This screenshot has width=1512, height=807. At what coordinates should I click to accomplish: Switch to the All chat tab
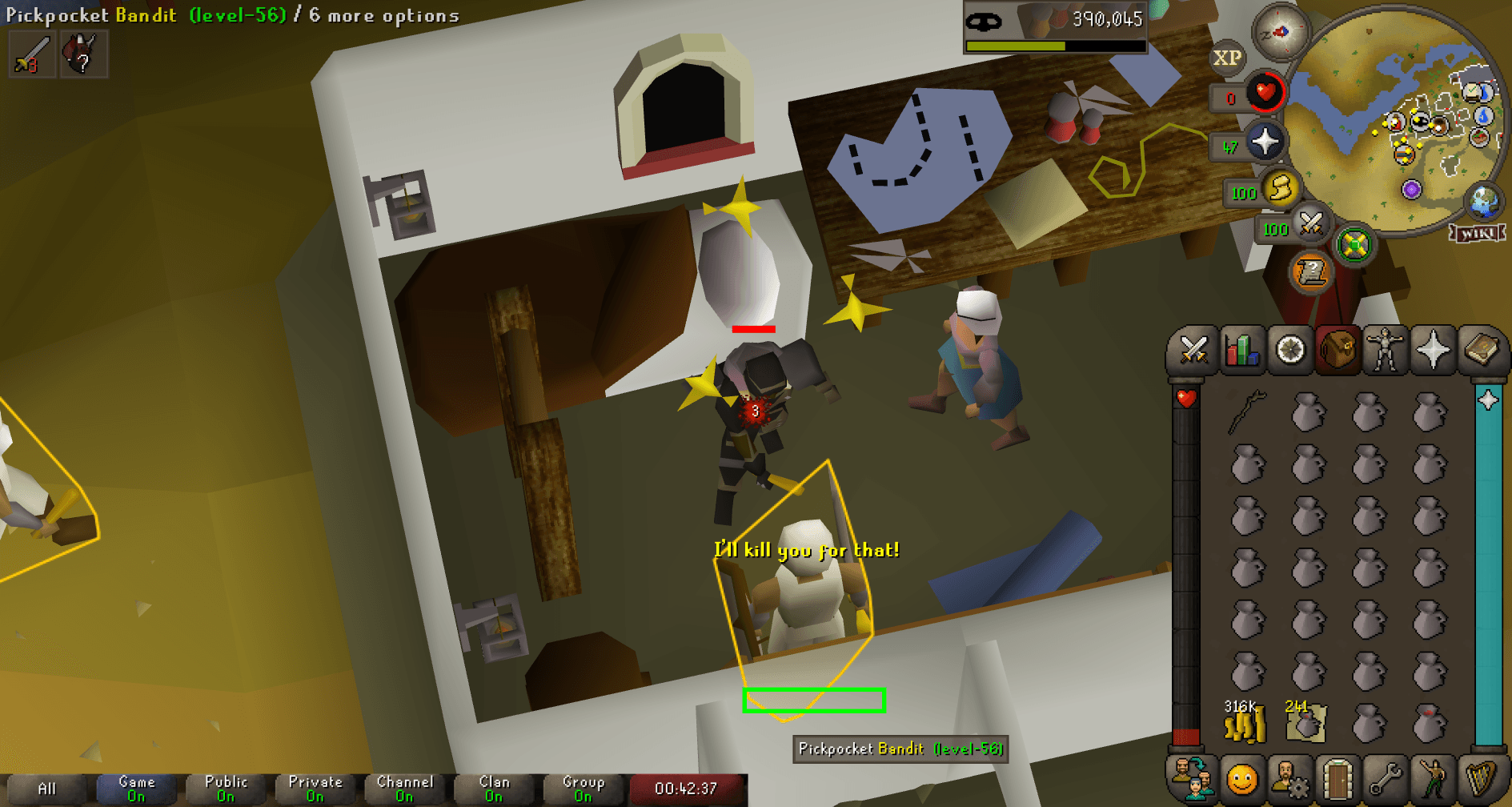(x=48, y=786)
